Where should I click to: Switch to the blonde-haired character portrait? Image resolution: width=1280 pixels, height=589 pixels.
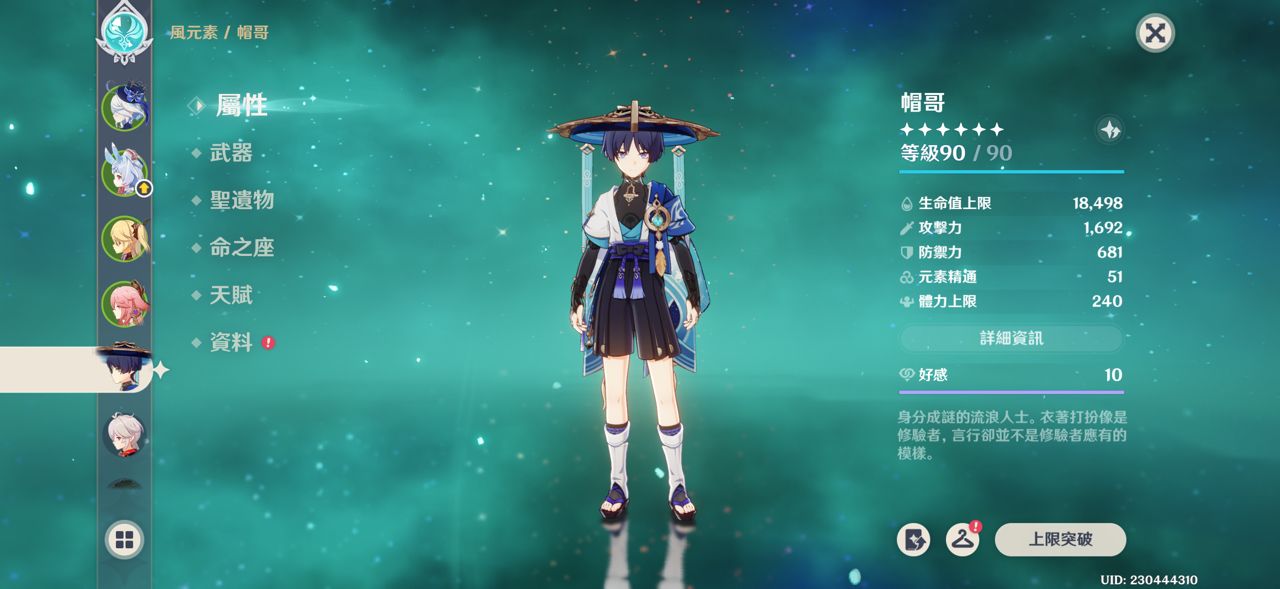(x=125, y=238)
